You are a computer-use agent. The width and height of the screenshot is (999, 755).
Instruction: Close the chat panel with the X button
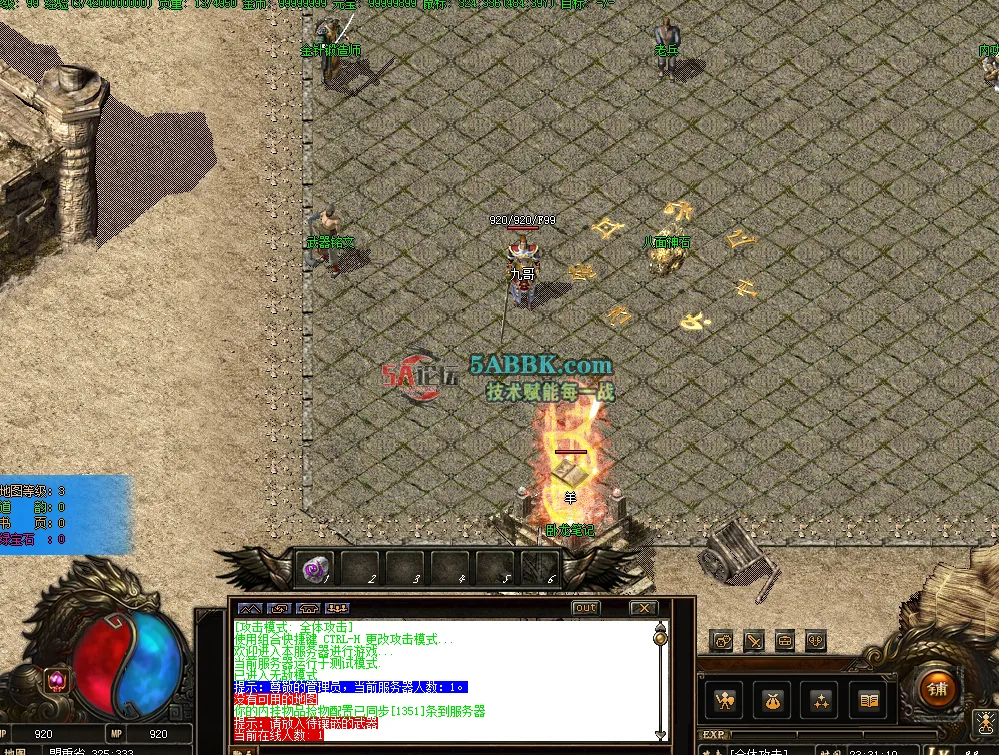click(644, 608)
